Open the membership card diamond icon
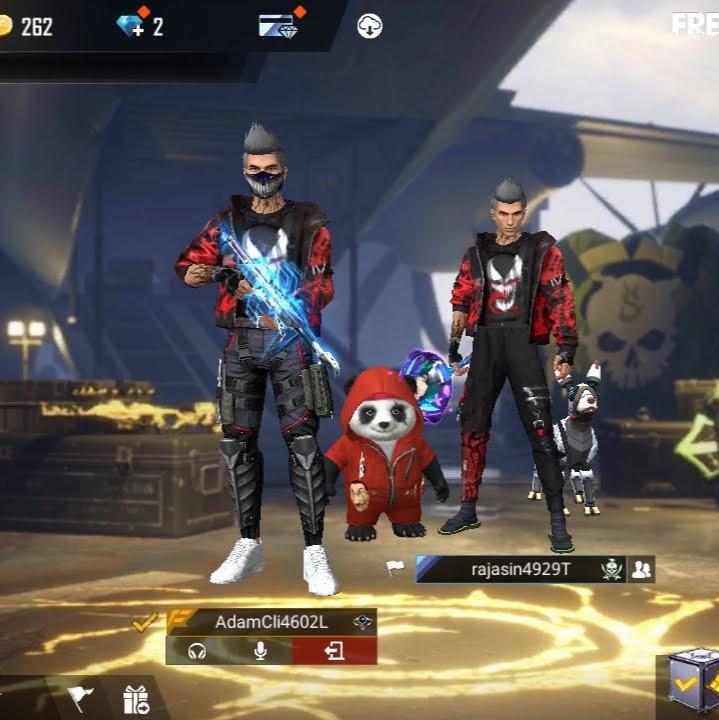This screenshot has height=720, width=719. coord(278,25)
